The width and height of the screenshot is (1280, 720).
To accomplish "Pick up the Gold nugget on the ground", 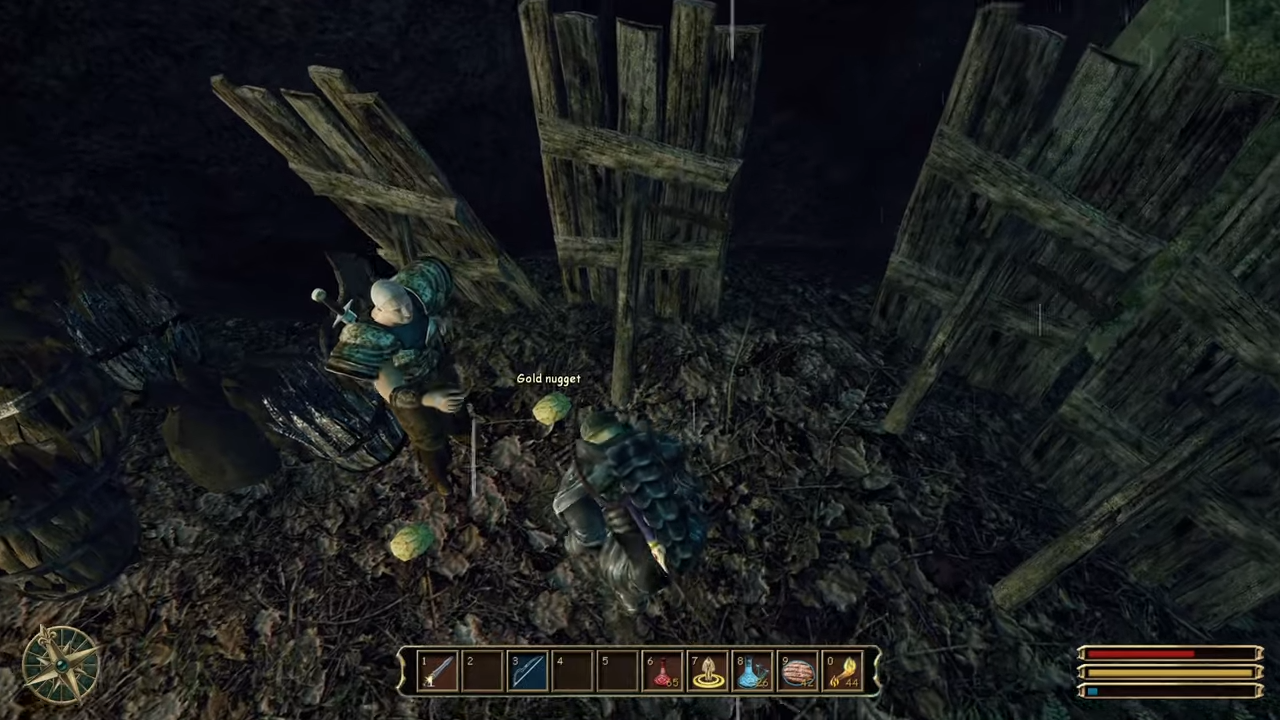I will (x=551, y=410).
